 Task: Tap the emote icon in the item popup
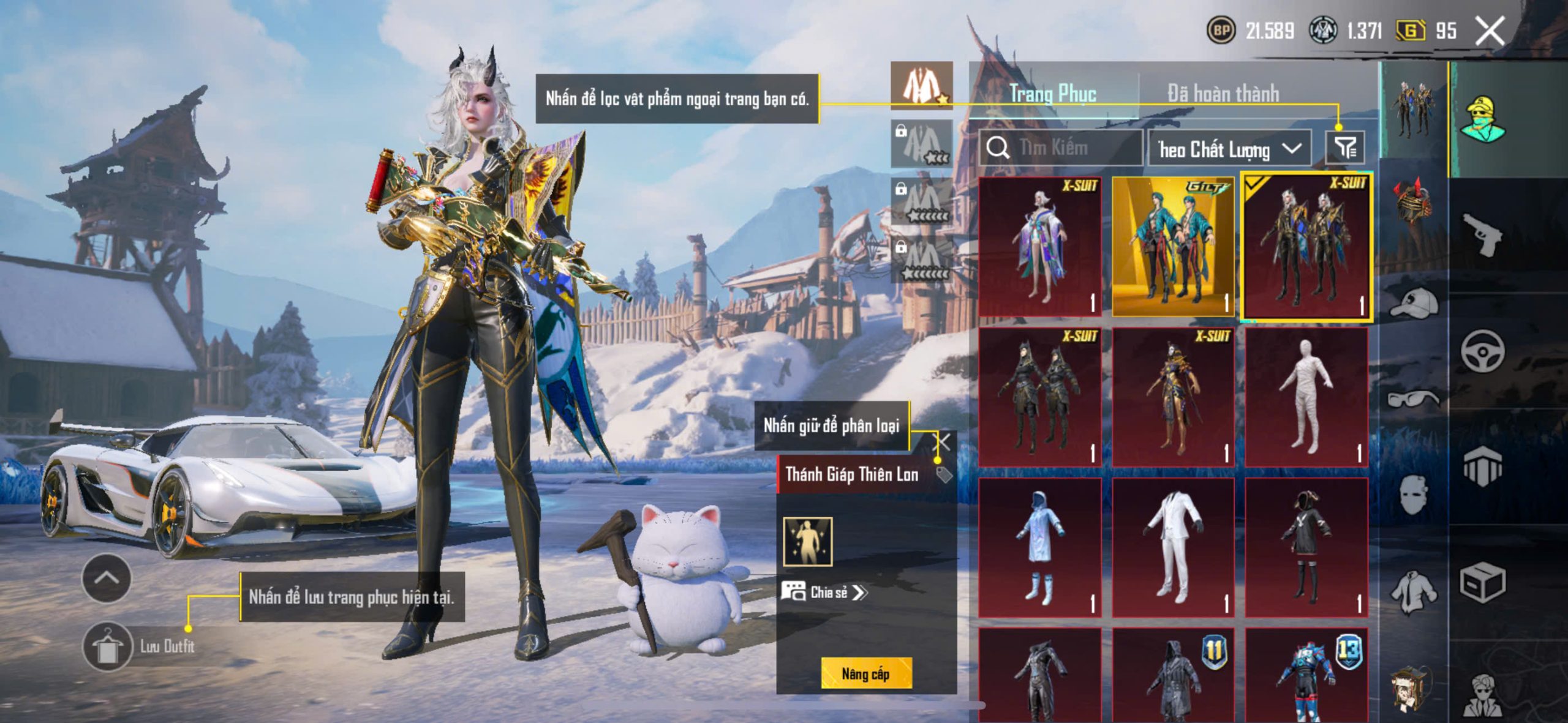click(x=808, y=542)
